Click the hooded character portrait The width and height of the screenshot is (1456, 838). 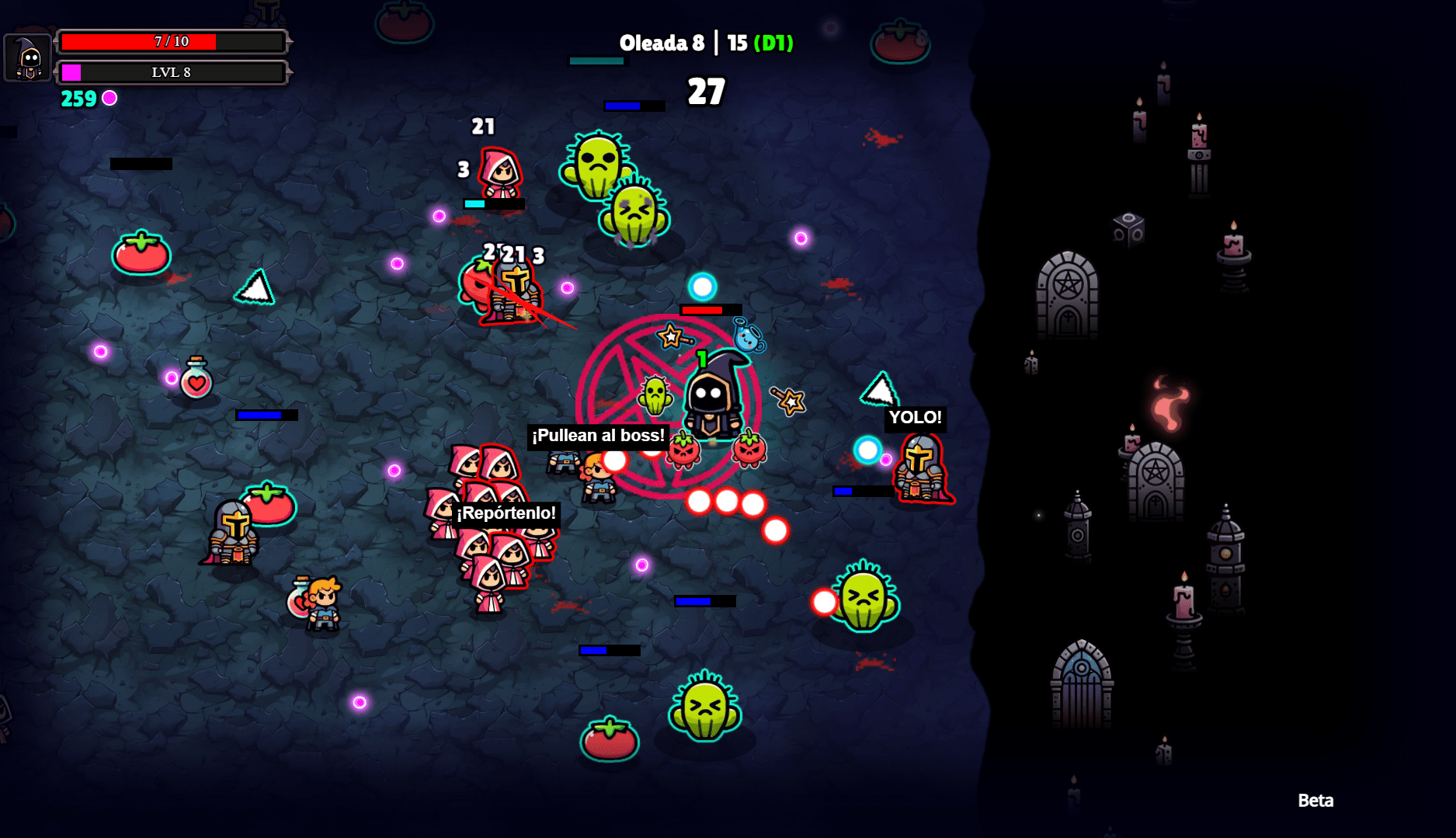pyautogui.click(x=29, y=57)
